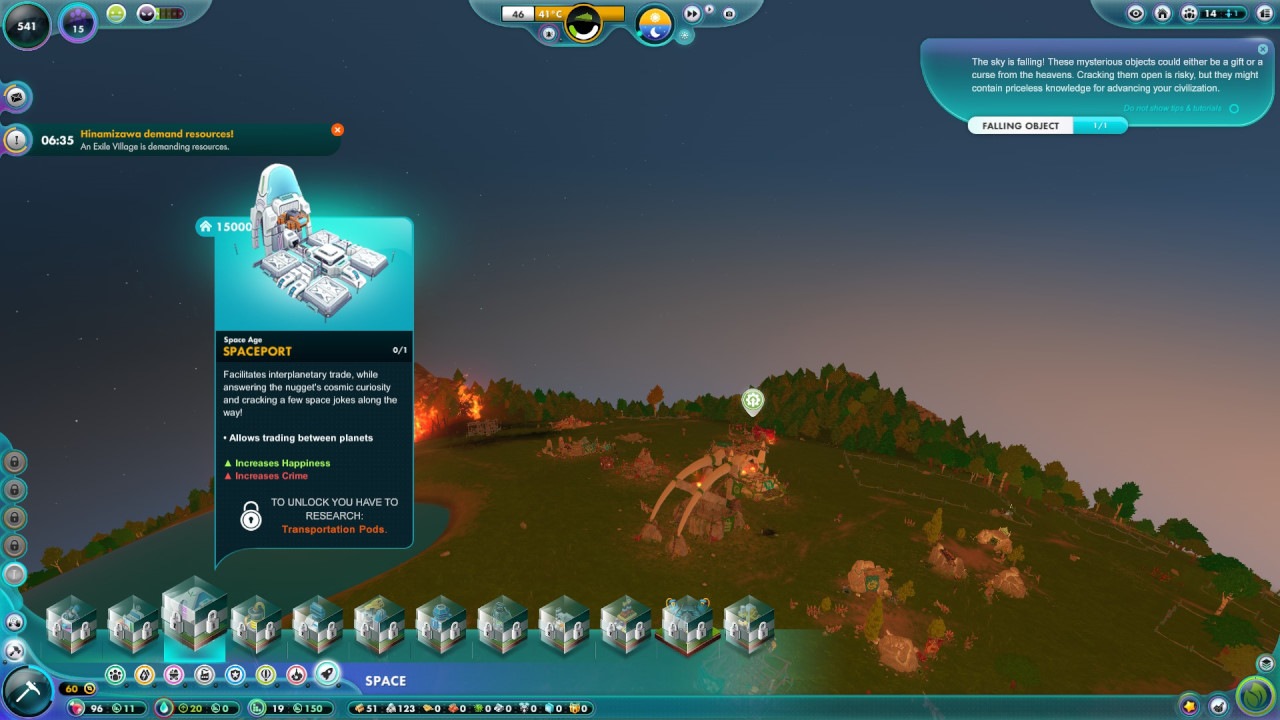
Task: Open the list menu icon at top right
Action: (1265, 14)
